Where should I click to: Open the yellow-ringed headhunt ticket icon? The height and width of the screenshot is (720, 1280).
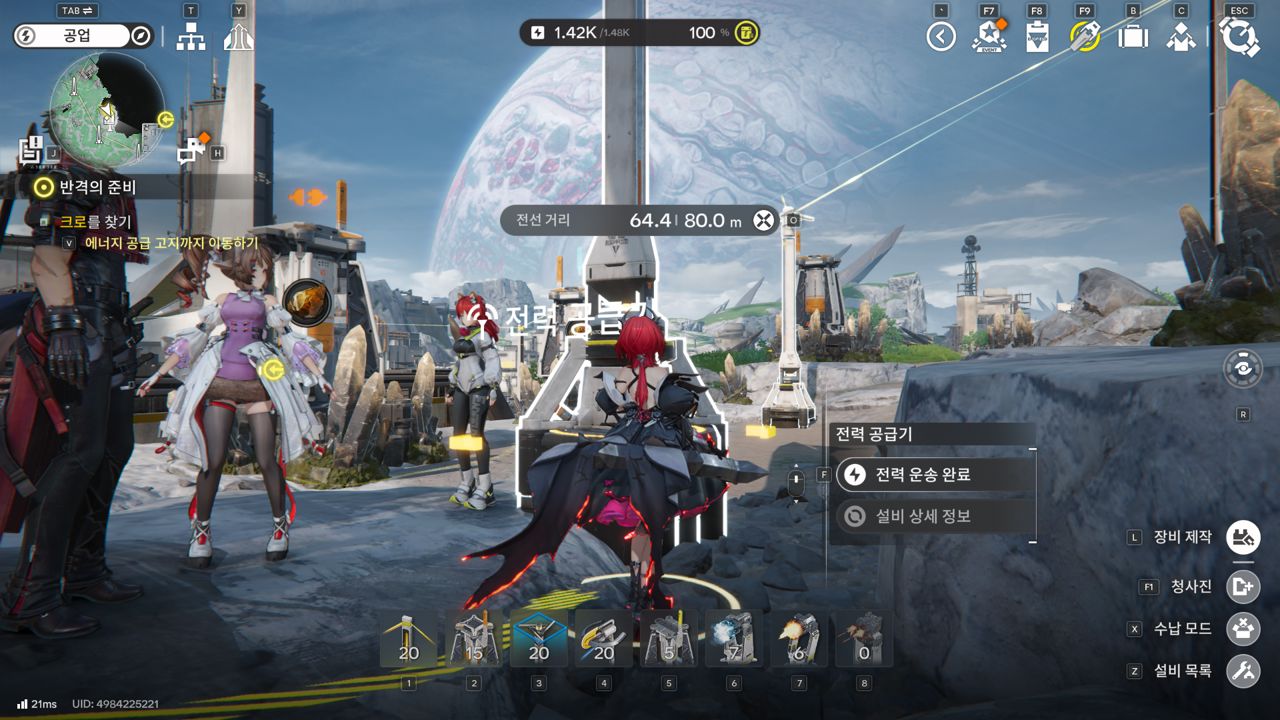tap(1085, 37)
